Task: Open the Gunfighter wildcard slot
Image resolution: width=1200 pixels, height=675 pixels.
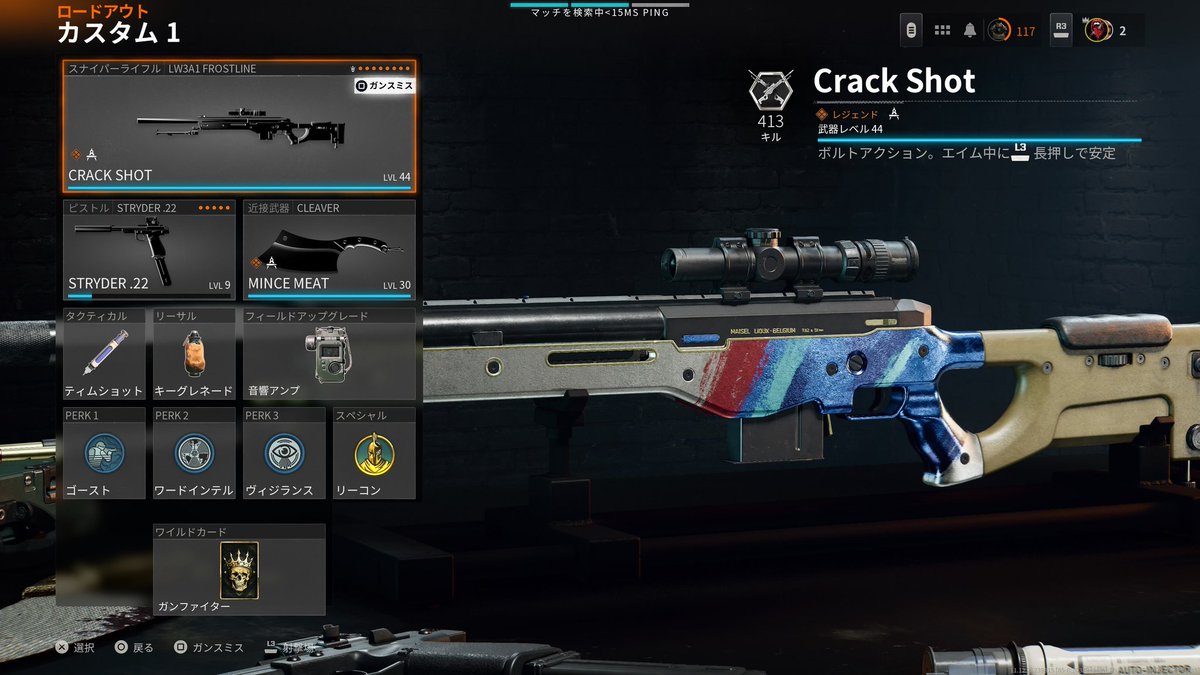Action: (x=239, y=570)
